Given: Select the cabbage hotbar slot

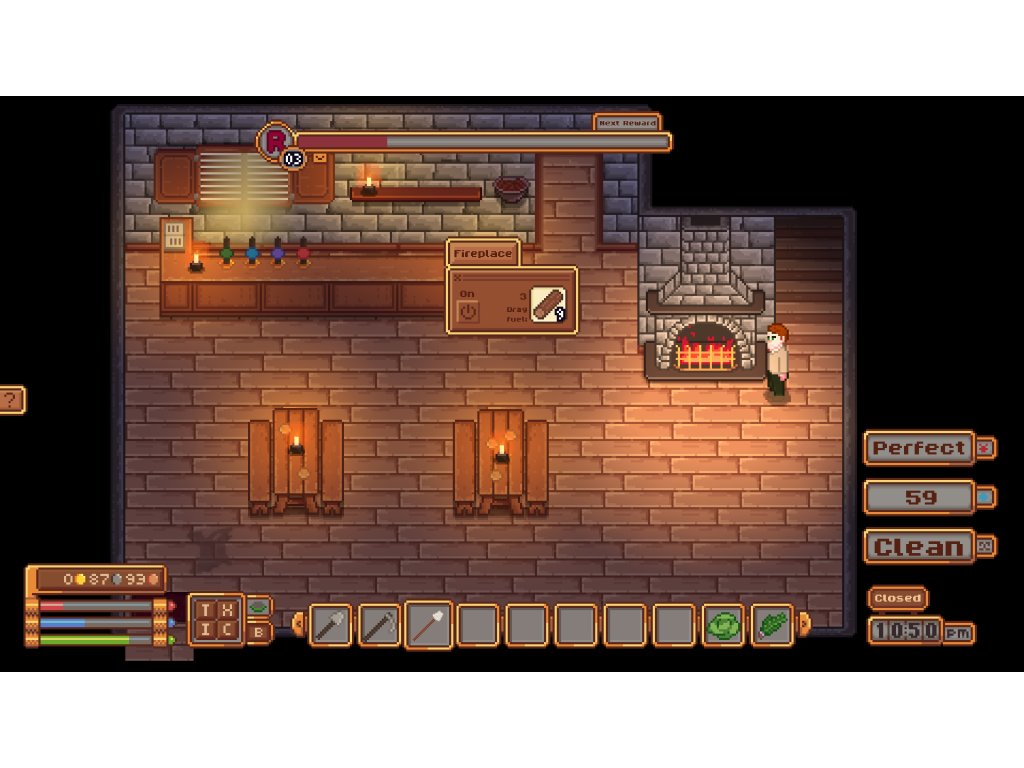Looking at the screenshot, I should coord(723,625).
